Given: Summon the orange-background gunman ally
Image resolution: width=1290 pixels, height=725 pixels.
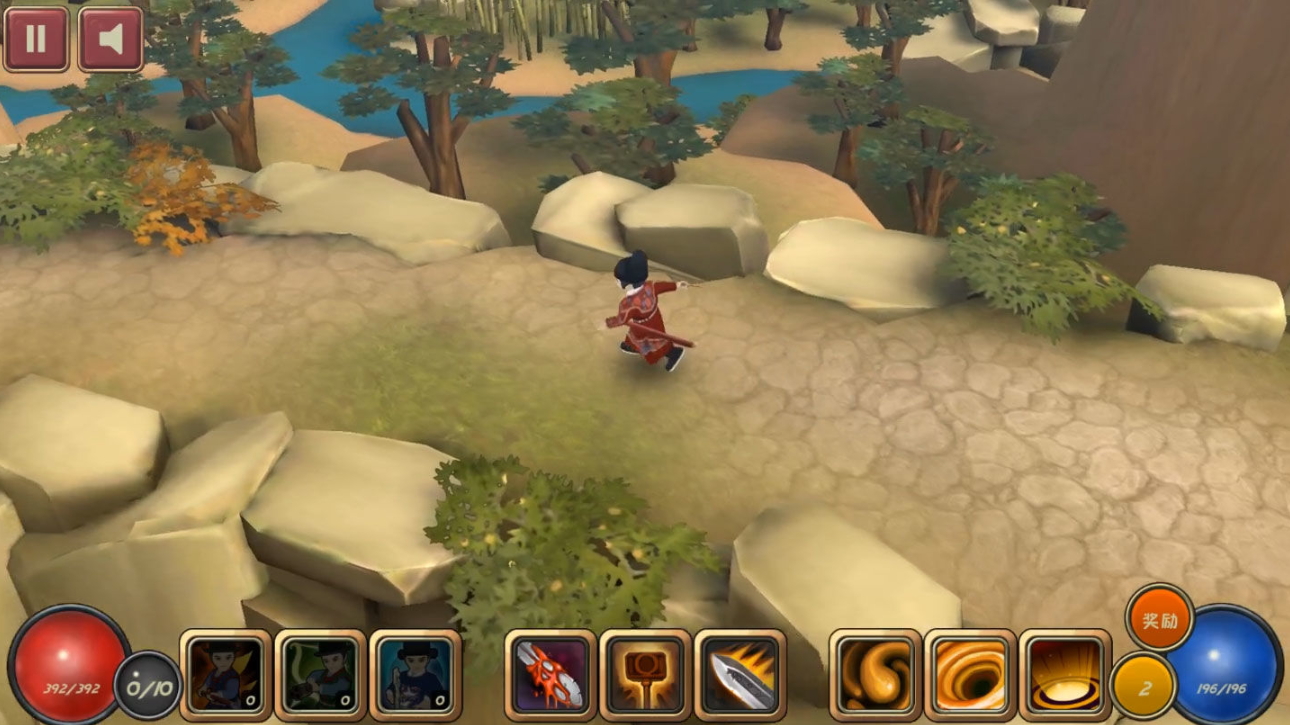Looking at the screenshot, I should click(226, 675).
